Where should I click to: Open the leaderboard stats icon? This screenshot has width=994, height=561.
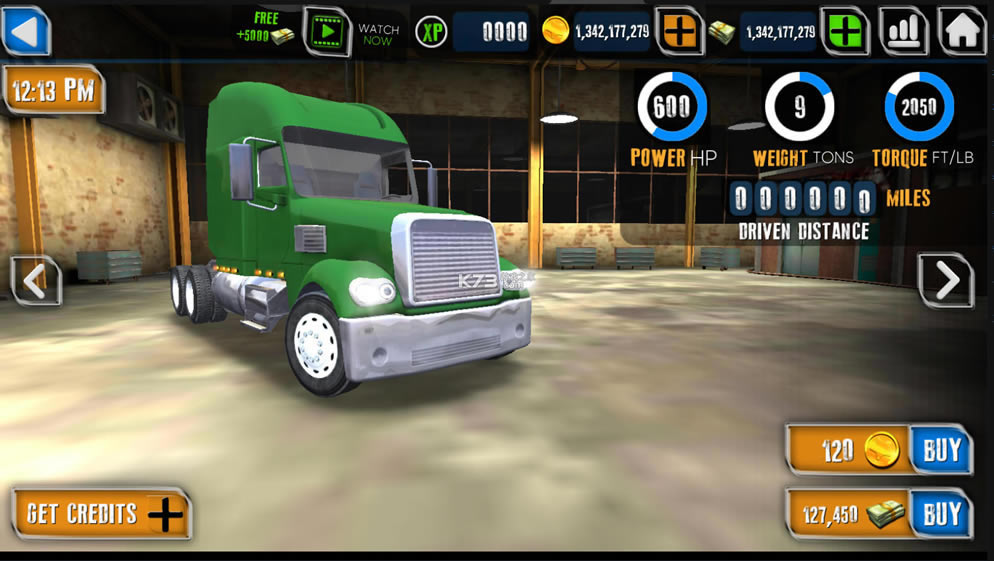coord(903,31)
